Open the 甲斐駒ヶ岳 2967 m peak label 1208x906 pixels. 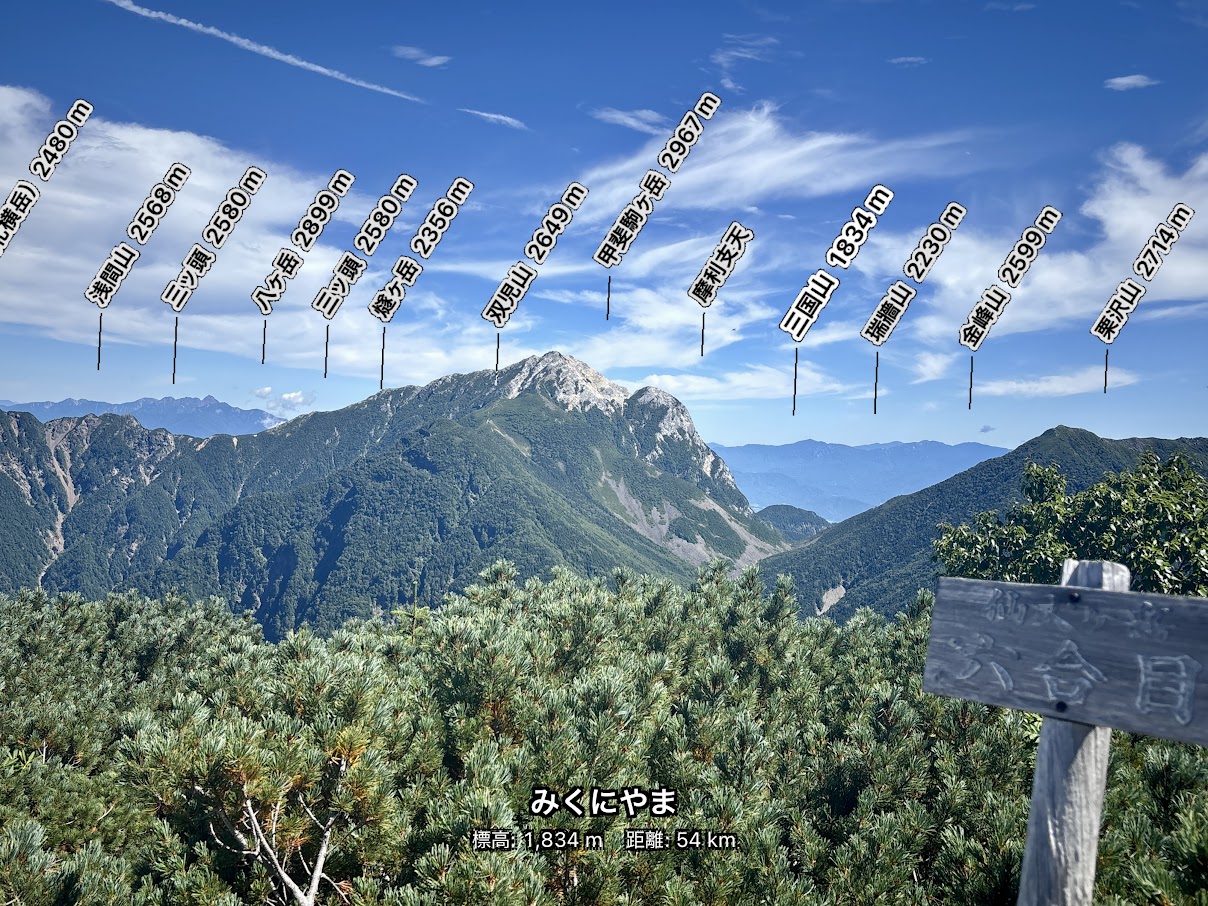pos(657,180)
